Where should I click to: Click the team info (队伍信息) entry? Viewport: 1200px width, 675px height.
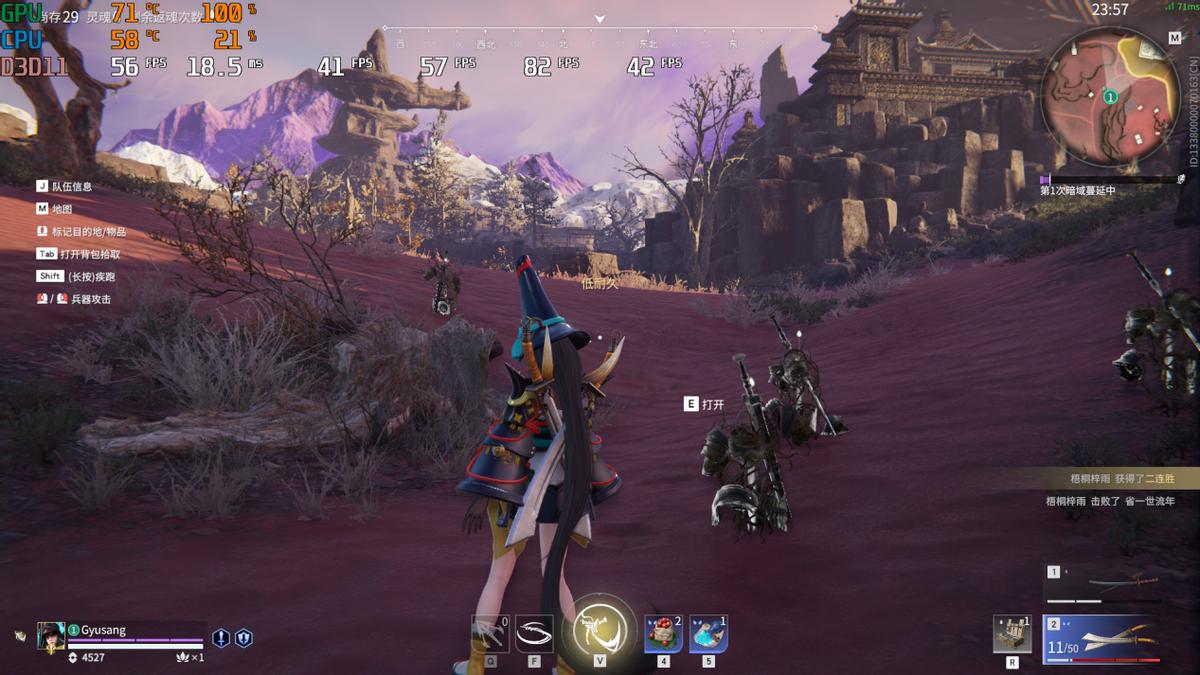[71, 186]
